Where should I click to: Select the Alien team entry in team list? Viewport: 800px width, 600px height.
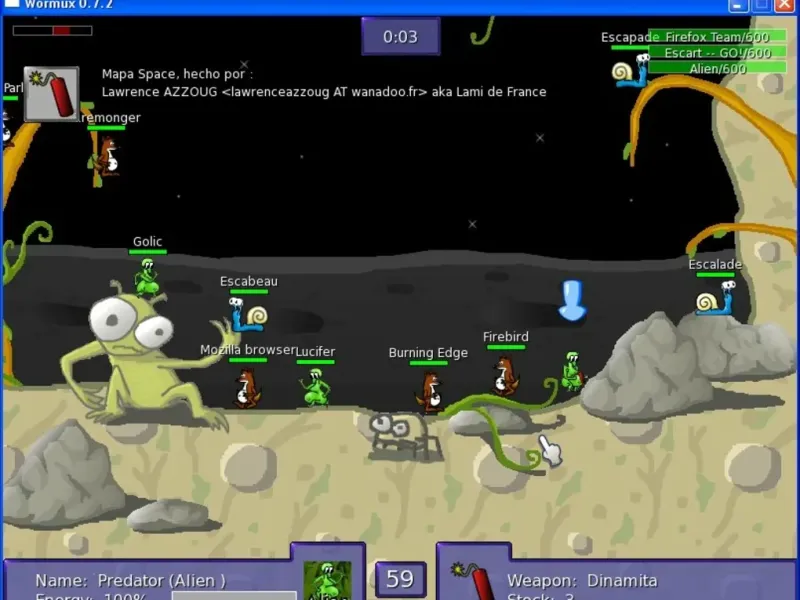tap(717, 69)
